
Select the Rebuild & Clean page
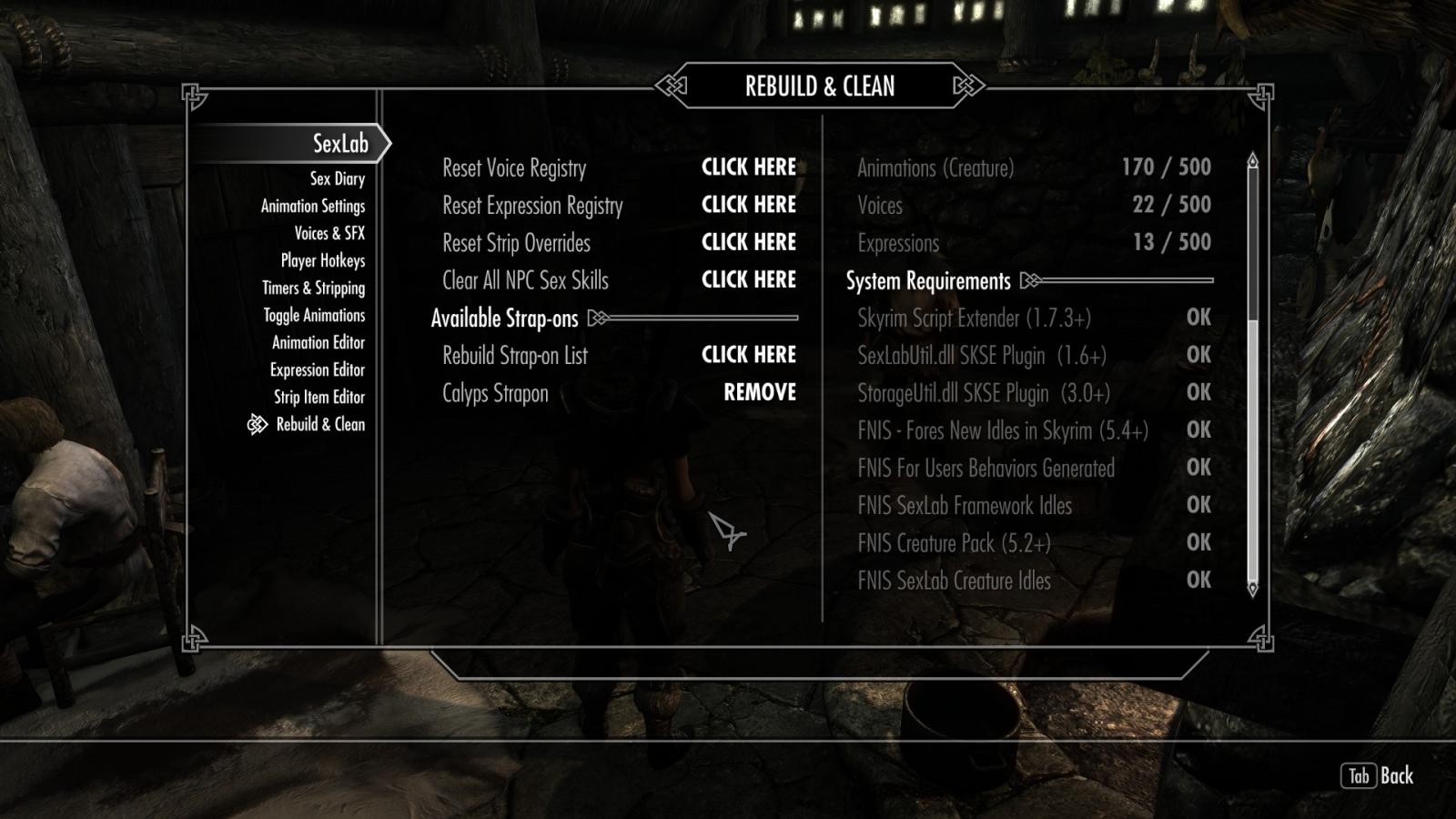pos(319,425)
